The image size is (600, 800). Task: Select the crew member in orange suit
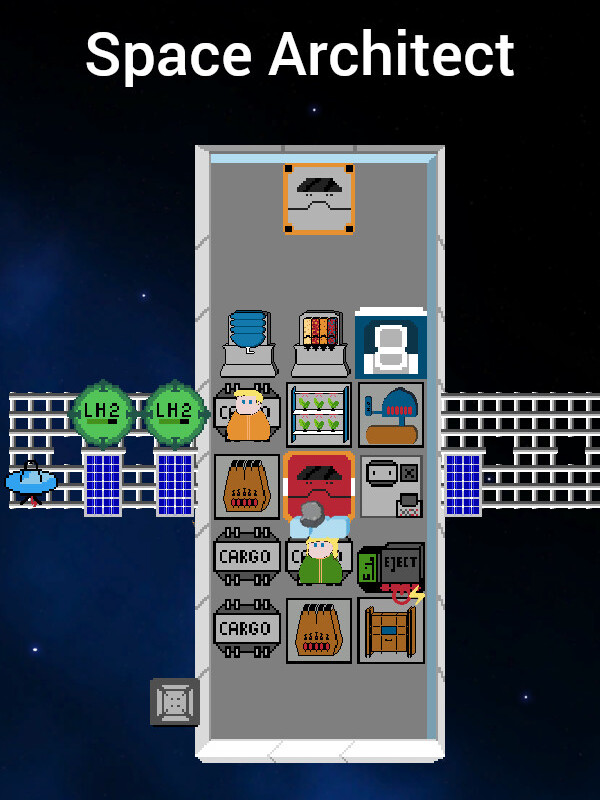click(247, 416)
